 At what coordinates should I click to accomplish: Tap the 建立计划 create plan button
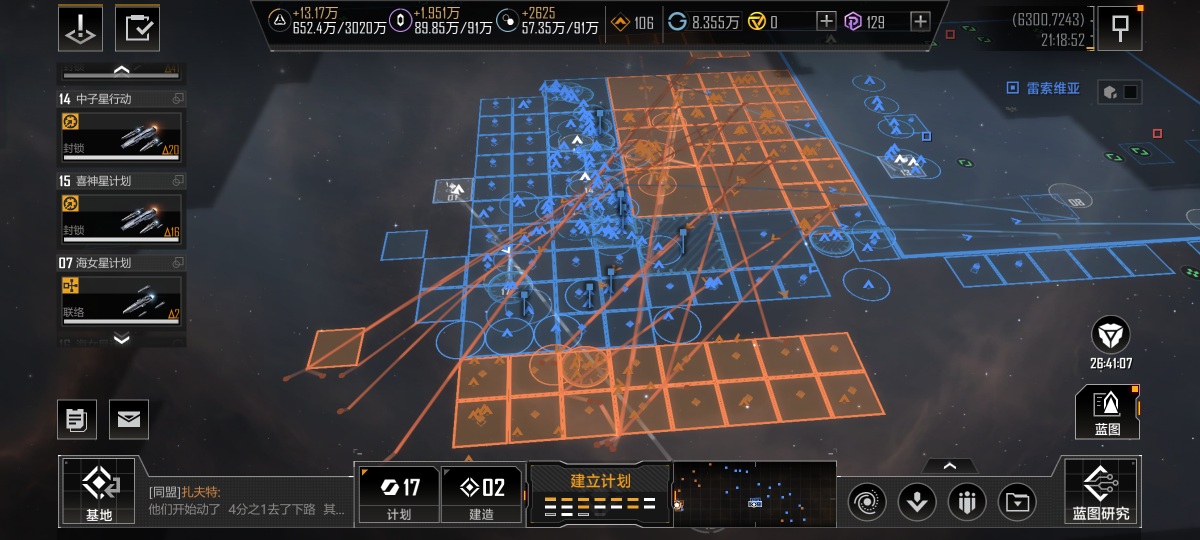pyautogui.click(x=600, y=492)
